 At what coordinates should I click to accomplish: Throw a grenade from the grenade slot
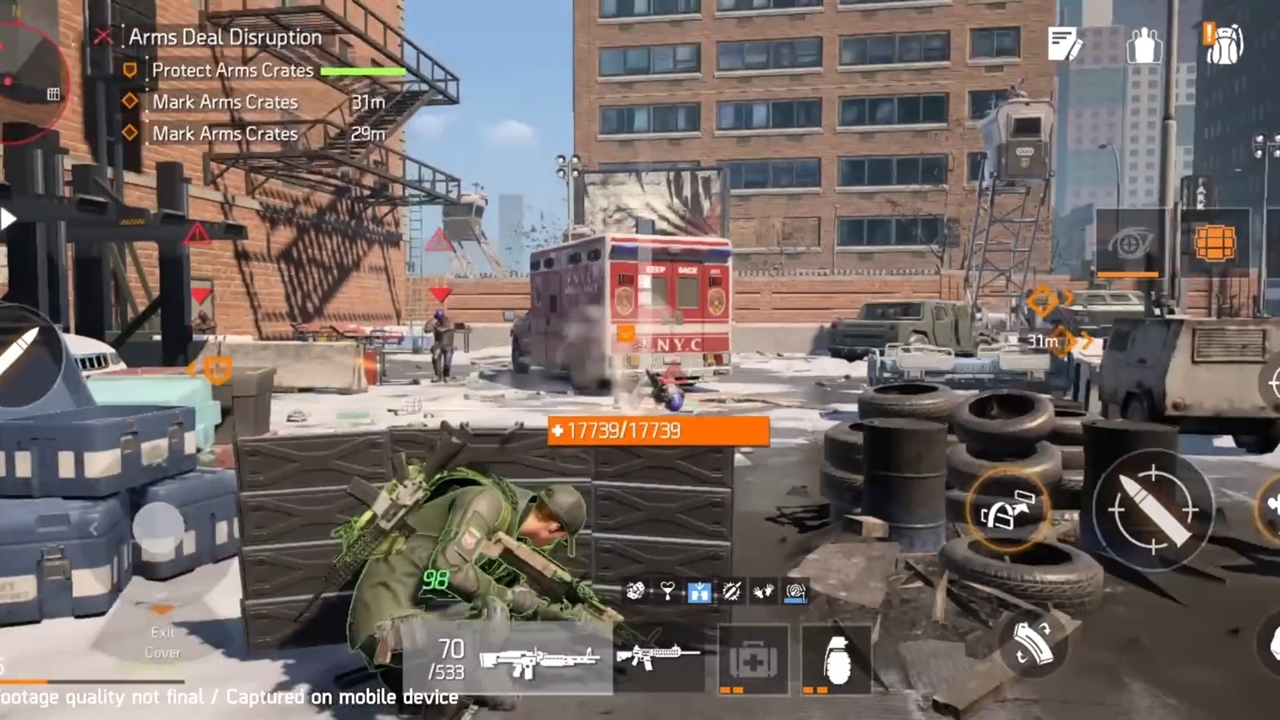coord(837,660)
